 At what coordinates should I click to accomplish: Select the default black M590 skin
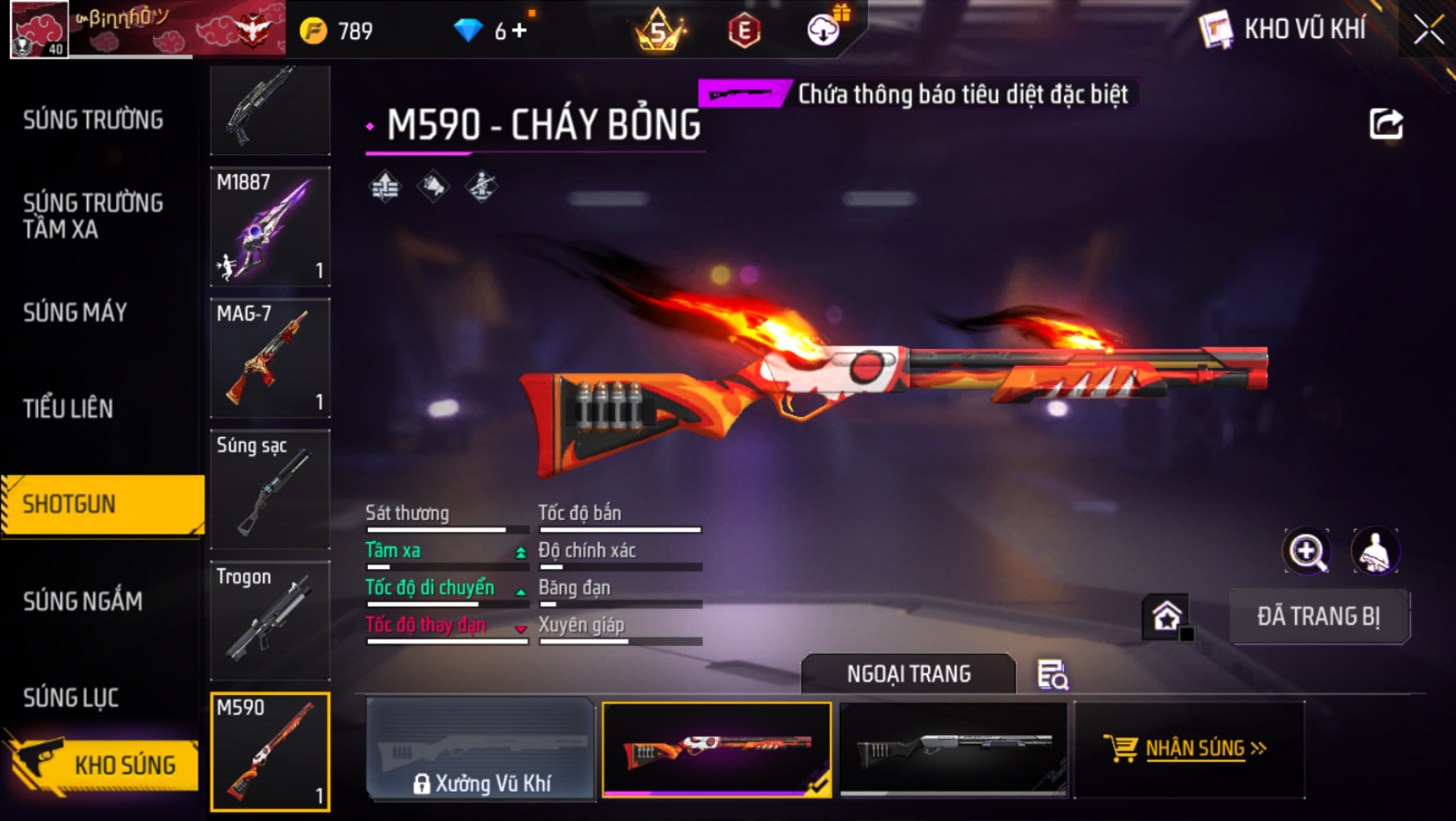click(953, 749)
